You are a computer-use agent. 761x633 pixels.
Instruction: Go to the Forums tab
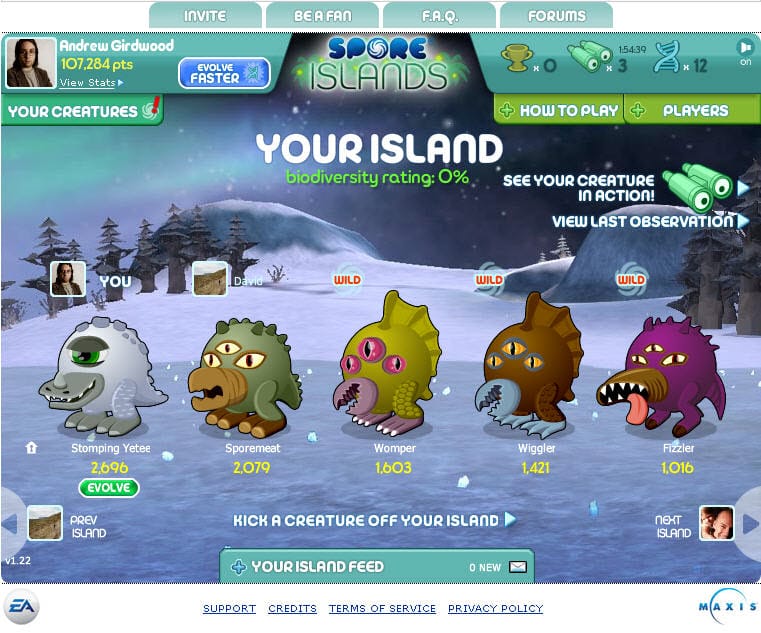click(x=556, y=16)
